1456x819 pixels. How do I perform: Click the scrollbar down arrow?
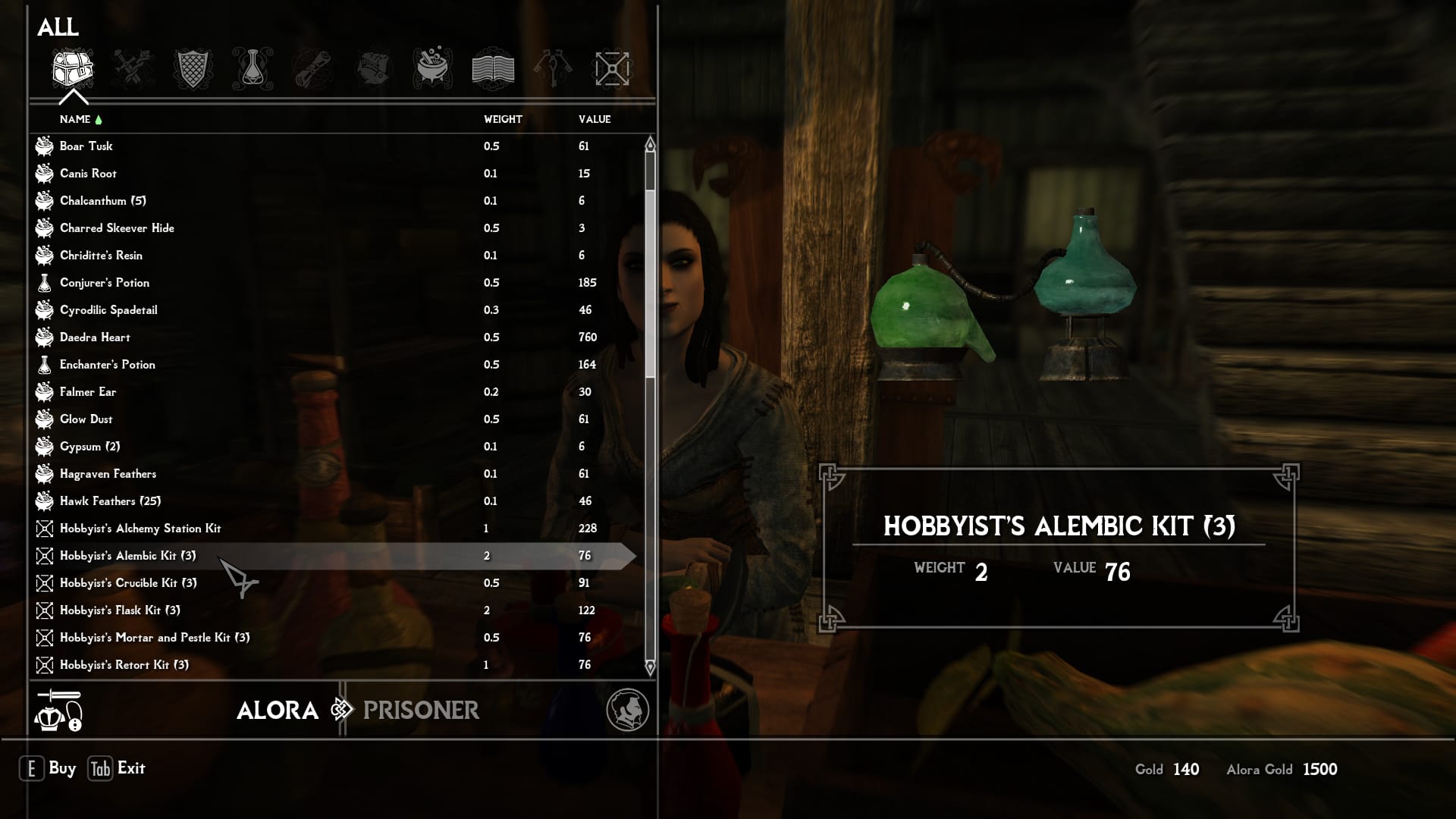point(650,667)
